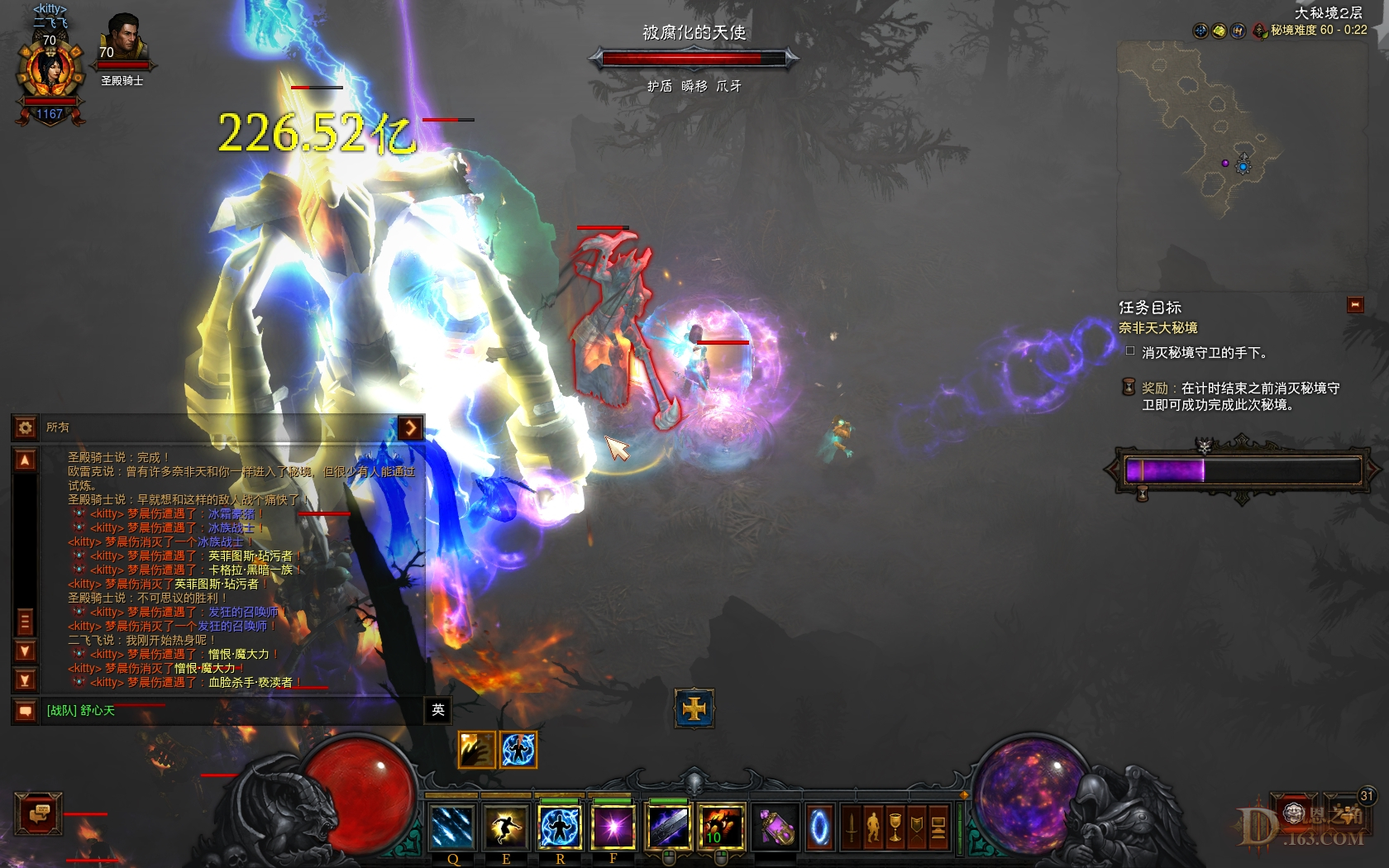Open inventory via the sword icon
Viewport: 1389px width, 868px height.
coord(852,827)
